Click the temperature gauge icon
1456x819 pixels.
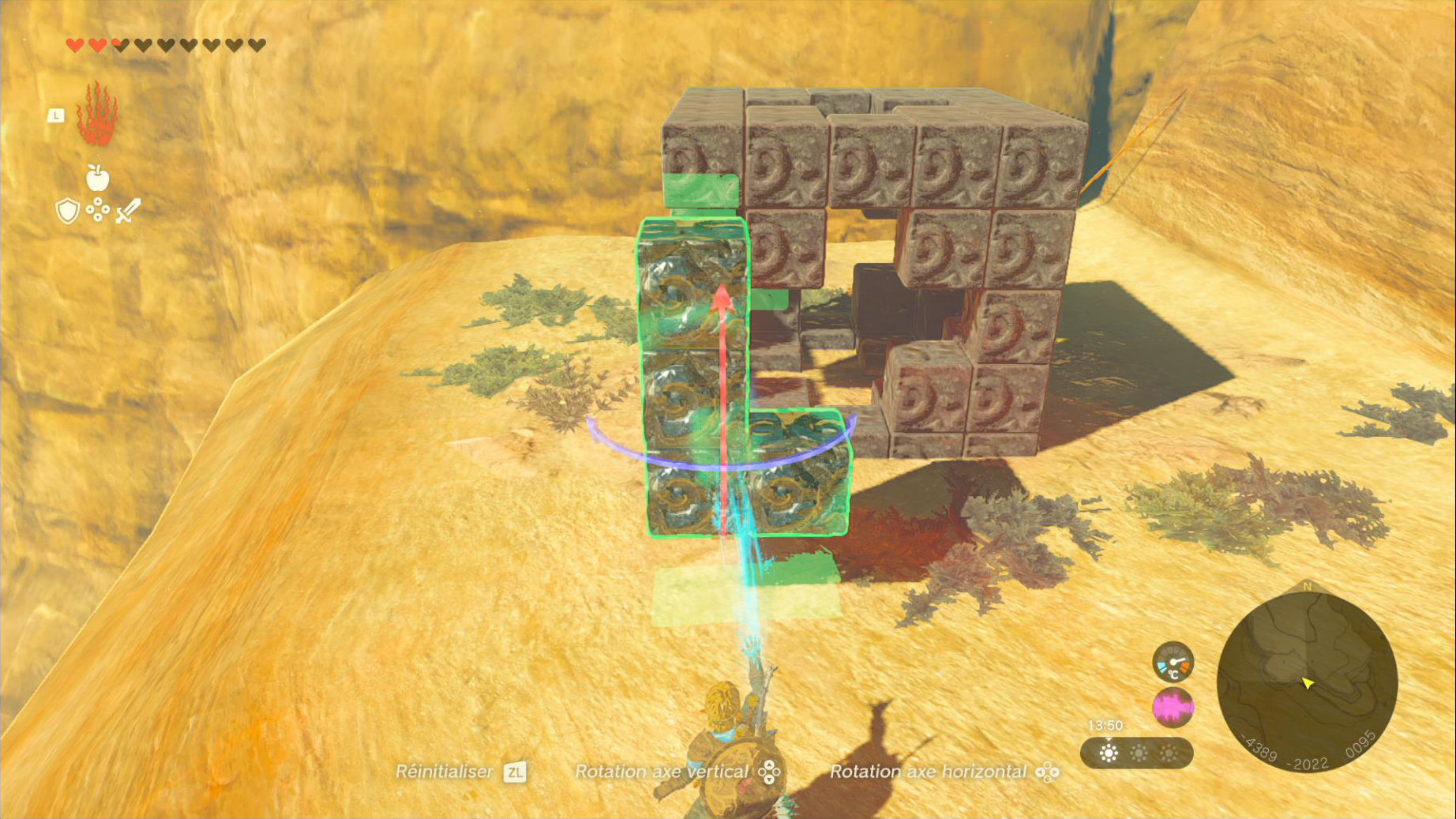click(x=1173, y=662)
